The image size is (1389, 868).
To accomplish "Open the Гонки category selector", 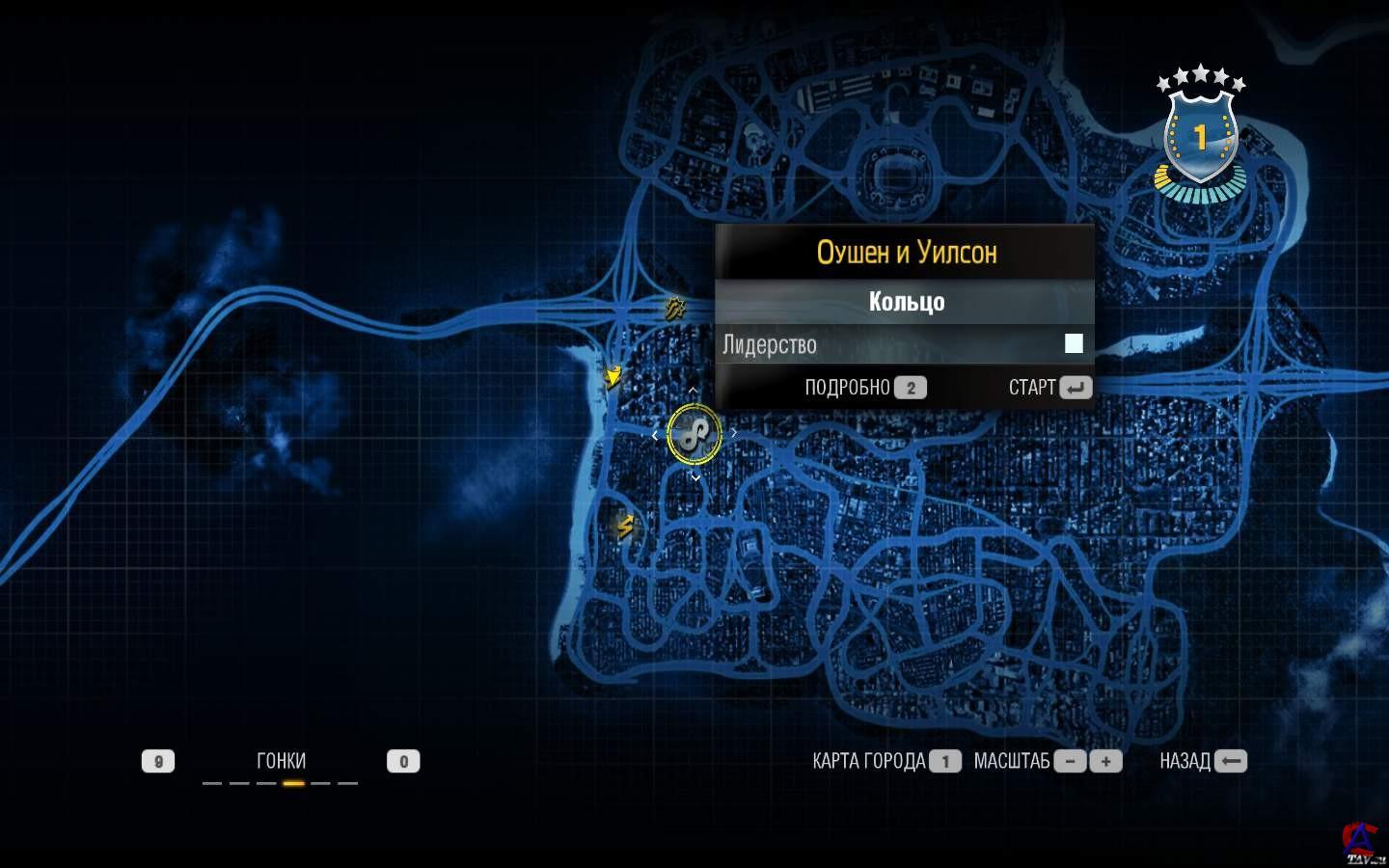I will click(281, 761).
